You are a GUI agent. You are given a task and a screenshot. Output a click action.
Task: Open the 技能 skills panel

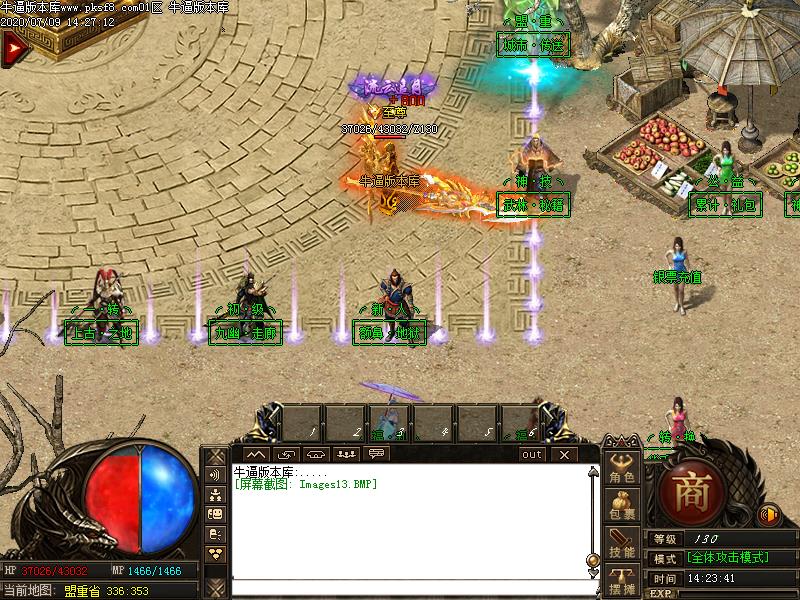(622, 546)
